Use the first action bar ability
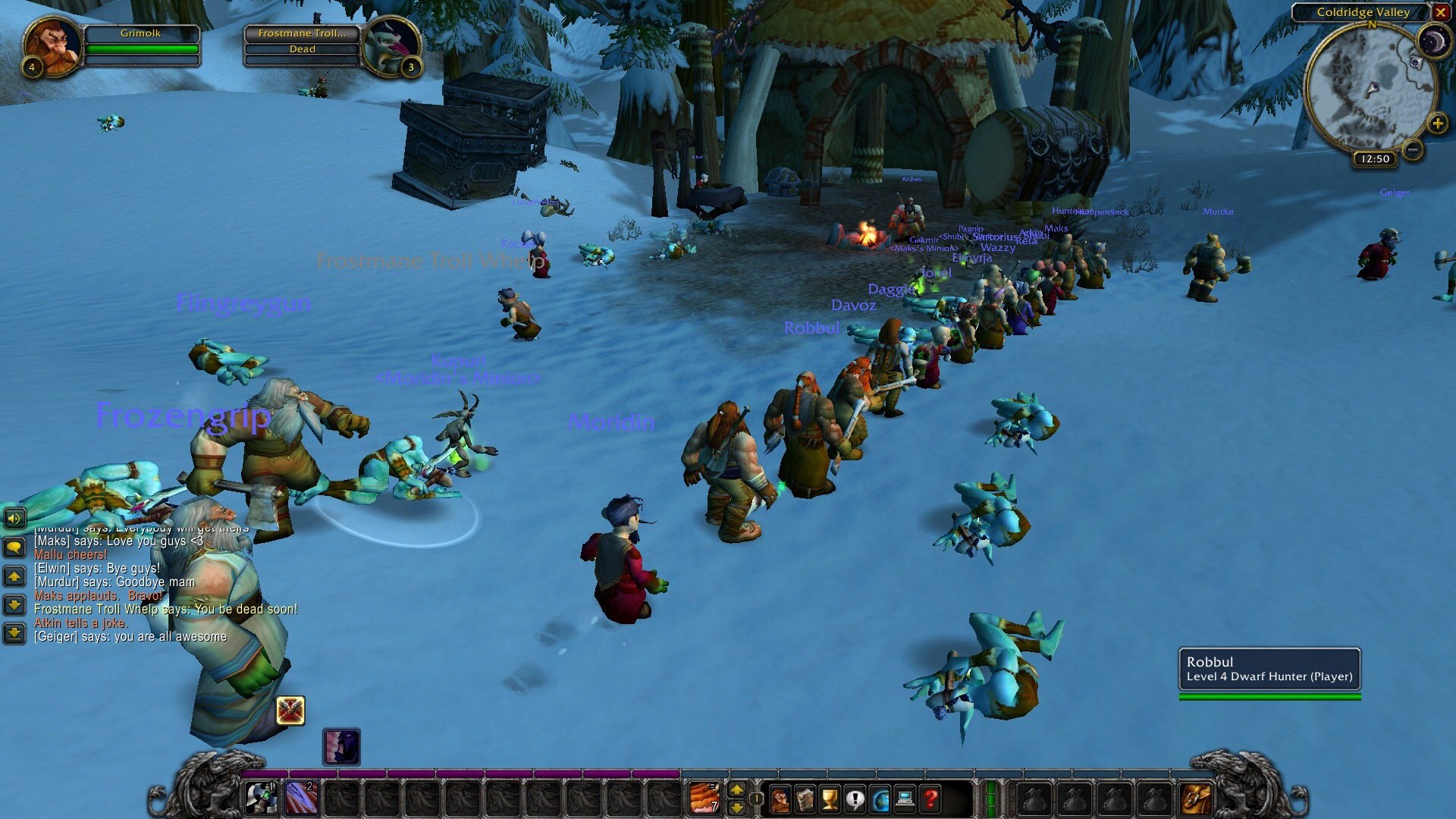1456x819 pixels. (x=262, y=799)
